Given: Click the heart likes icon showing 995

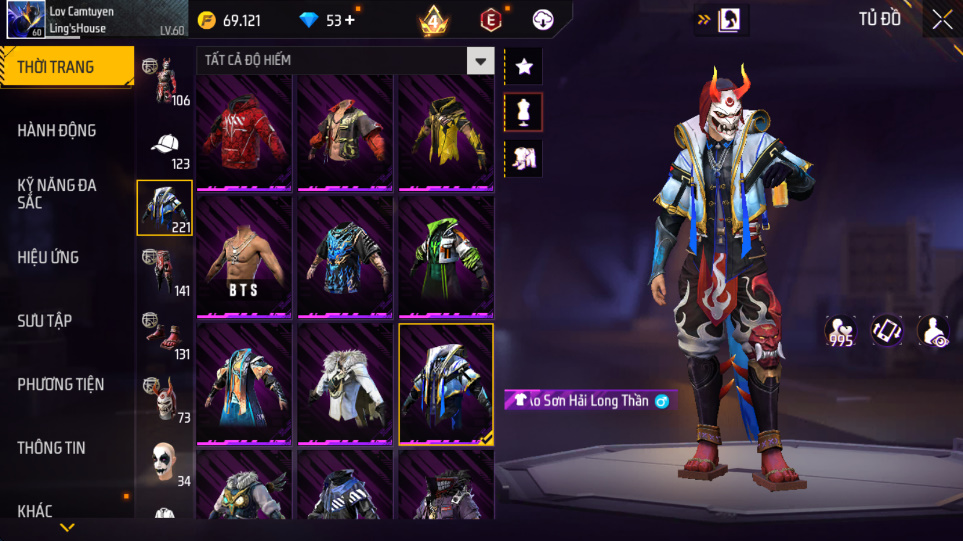Looking at the screenshot, I should (x=840, y=331).
